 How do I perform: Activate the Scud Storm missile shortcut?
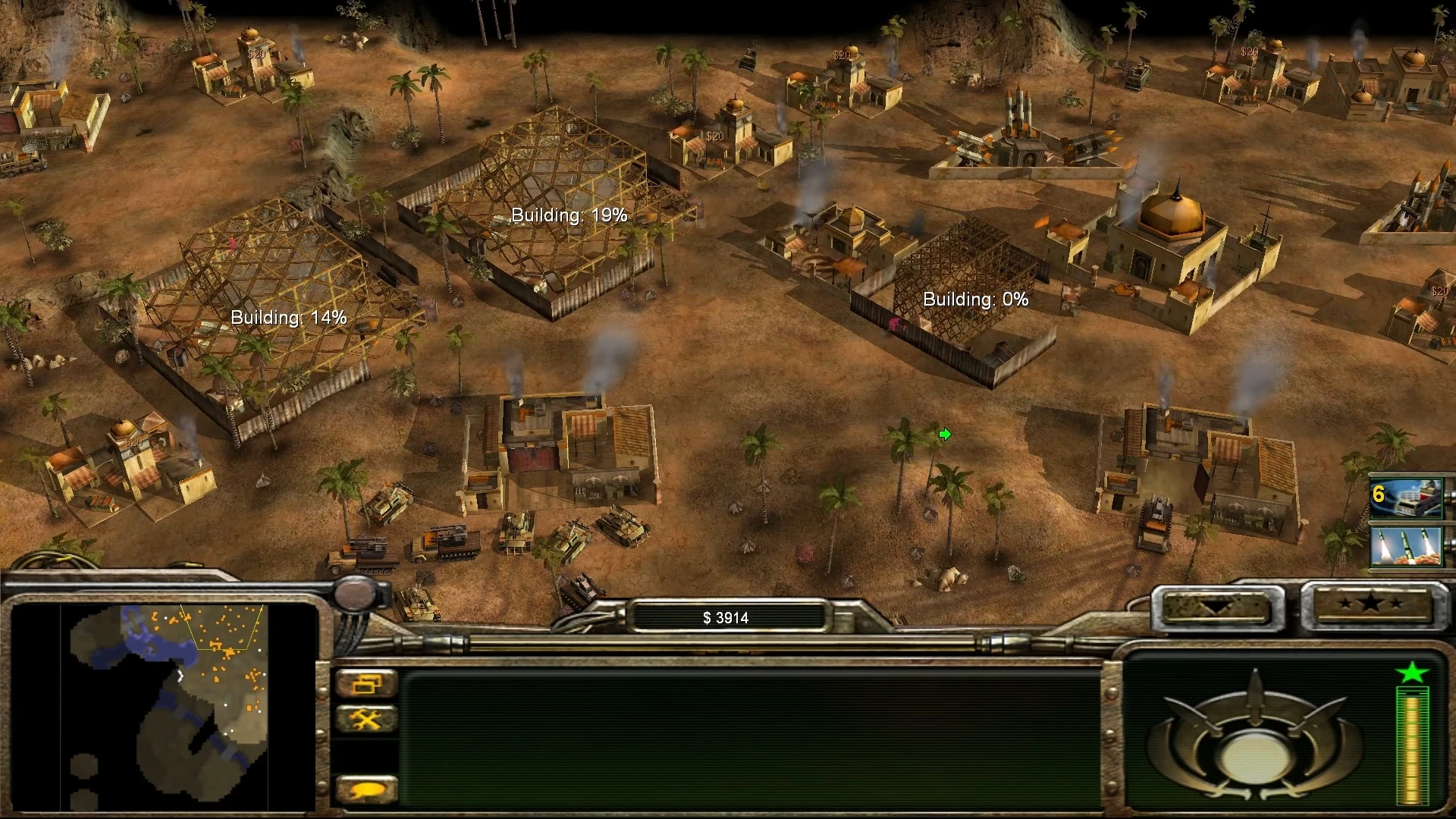pyautogui.click(x=1405, y=547)
